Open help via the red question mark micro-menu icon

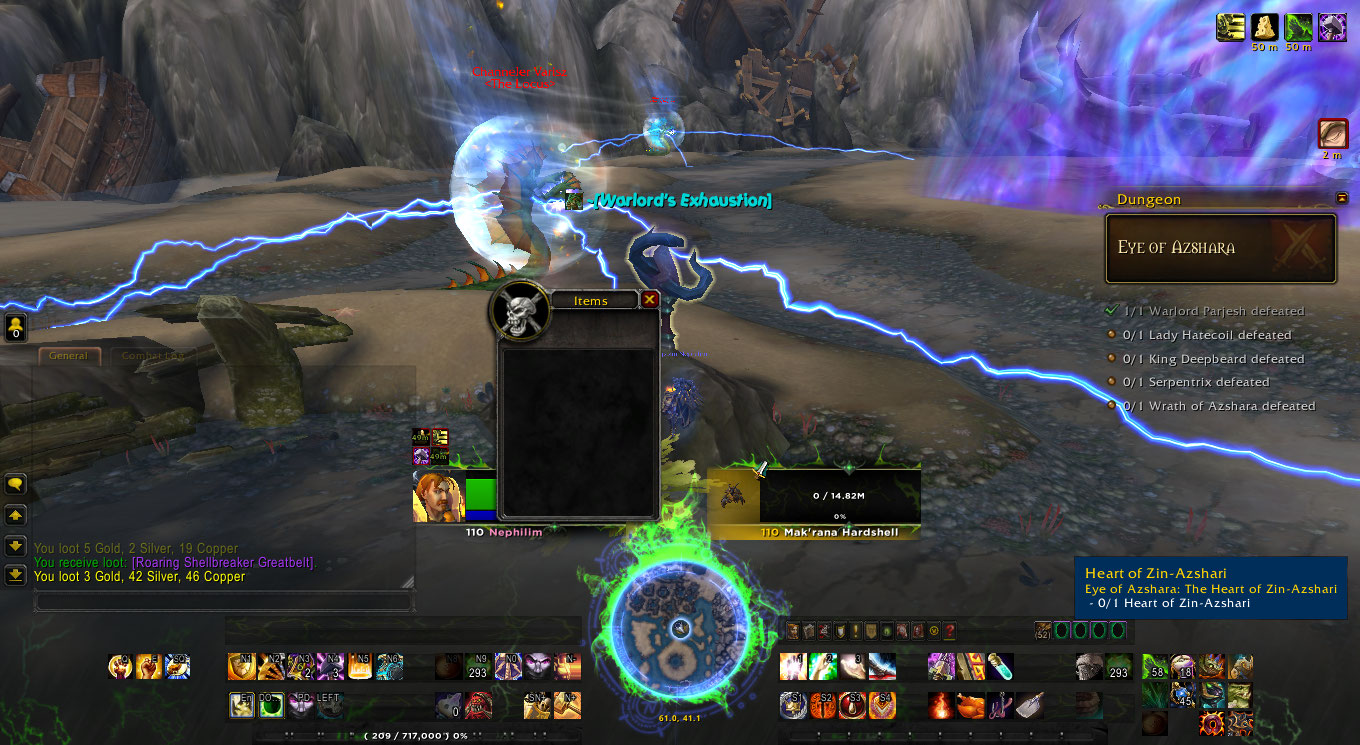pos(949,631)
